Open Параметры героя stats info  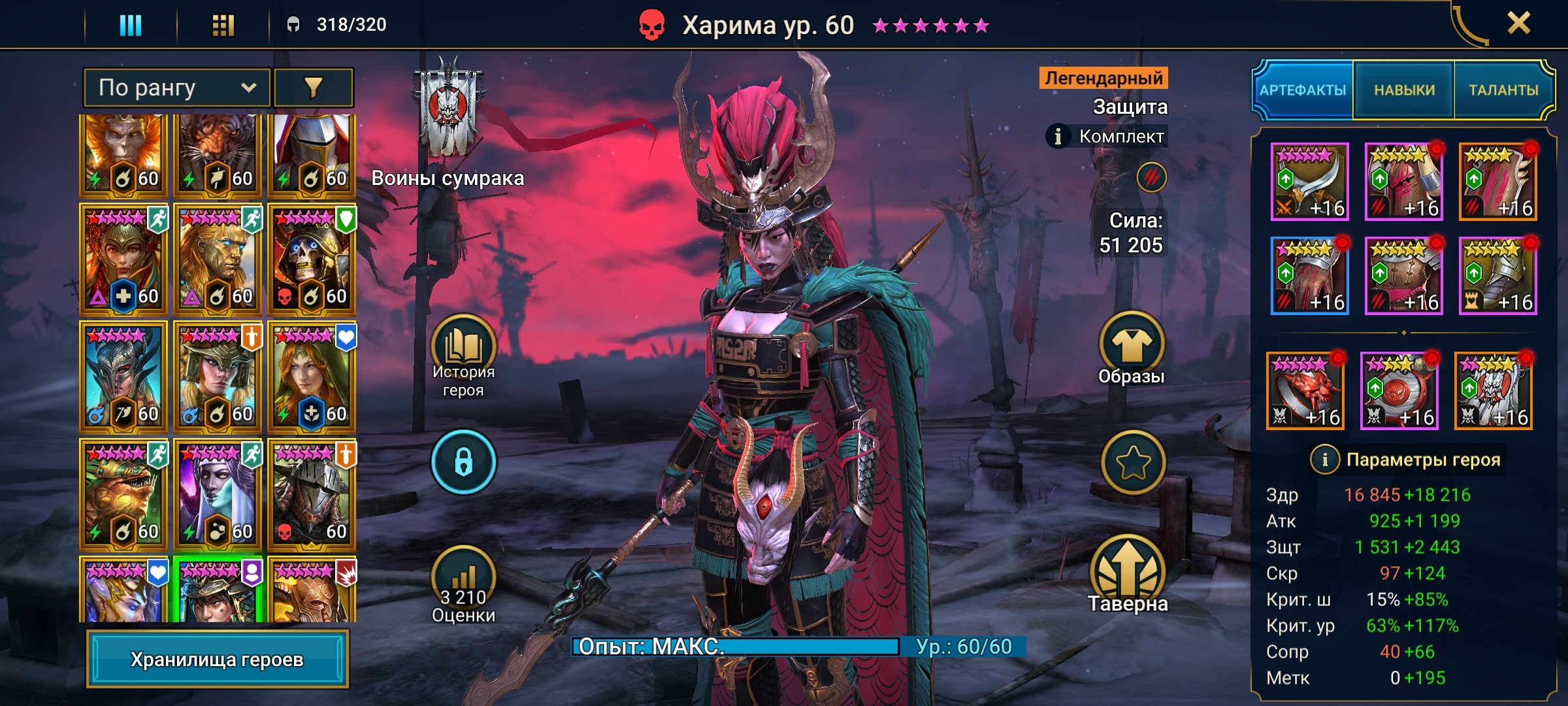[x=1324, y=460]
